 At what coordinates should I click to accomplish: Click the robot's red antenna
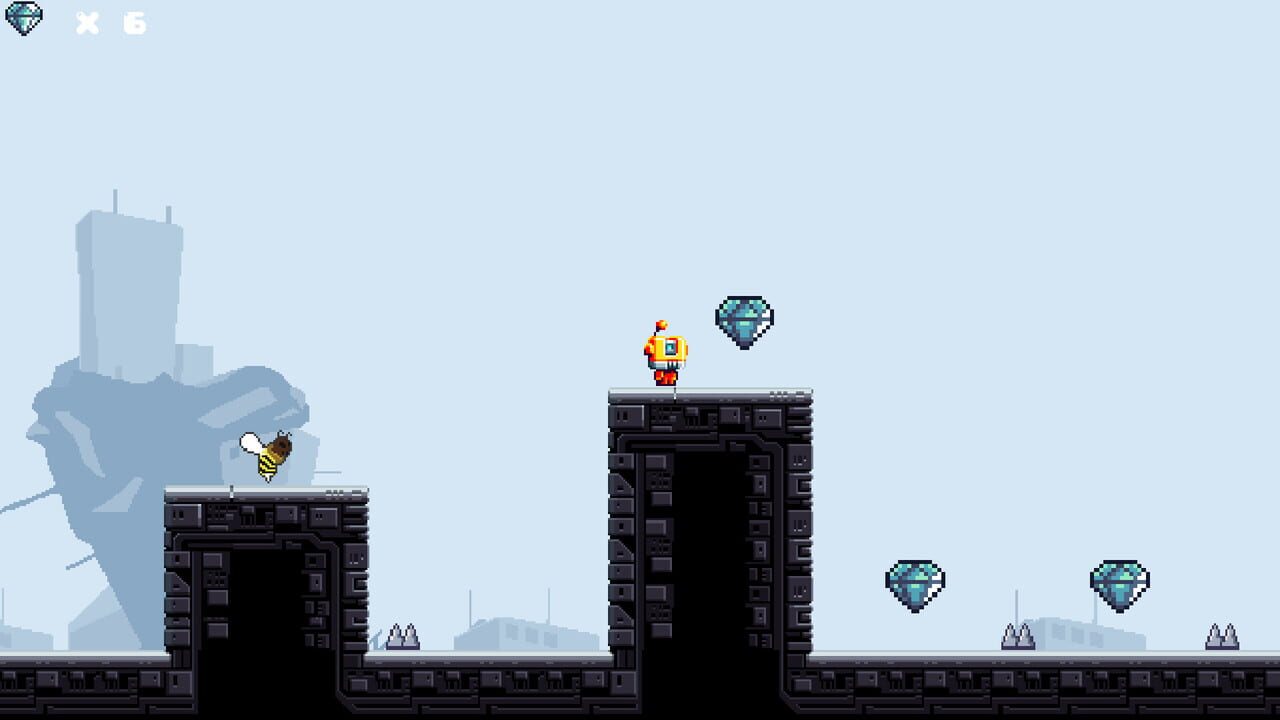click(661, 326)
